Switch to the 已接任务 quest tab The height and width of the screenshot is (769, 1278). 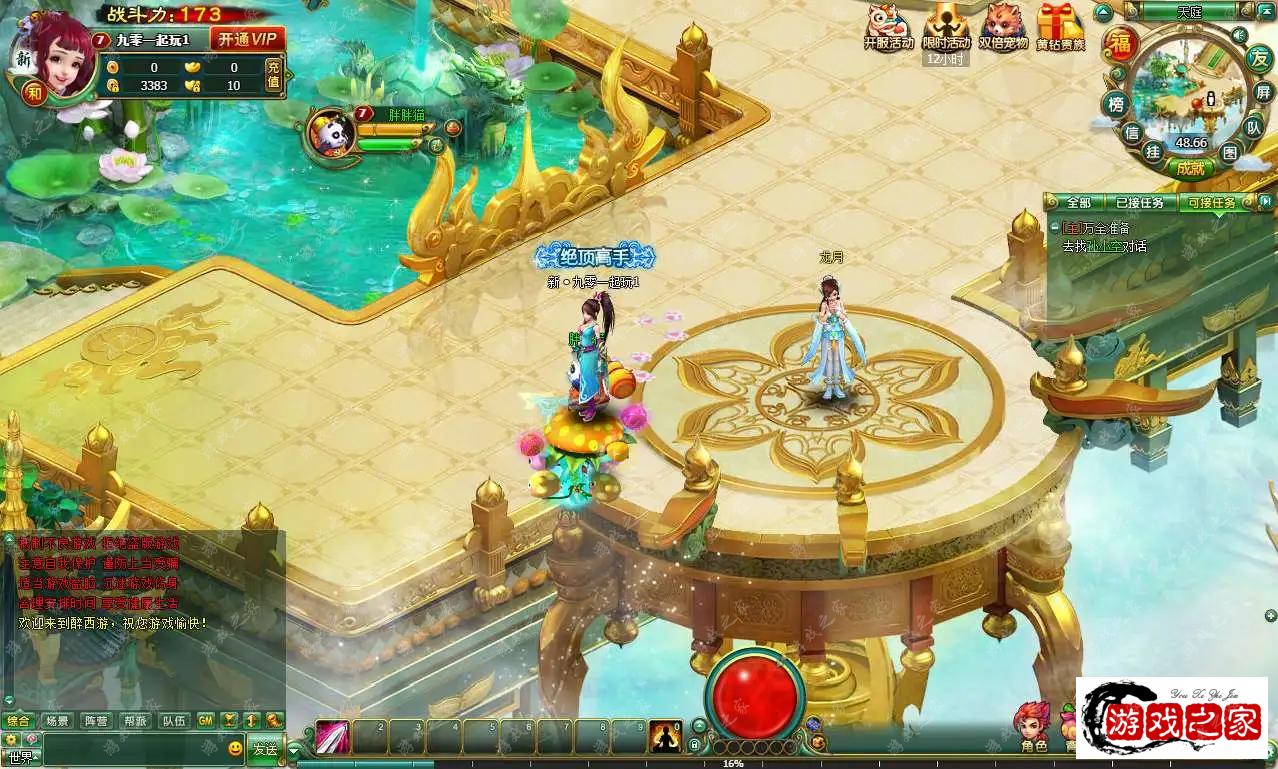pos(1139,203)
